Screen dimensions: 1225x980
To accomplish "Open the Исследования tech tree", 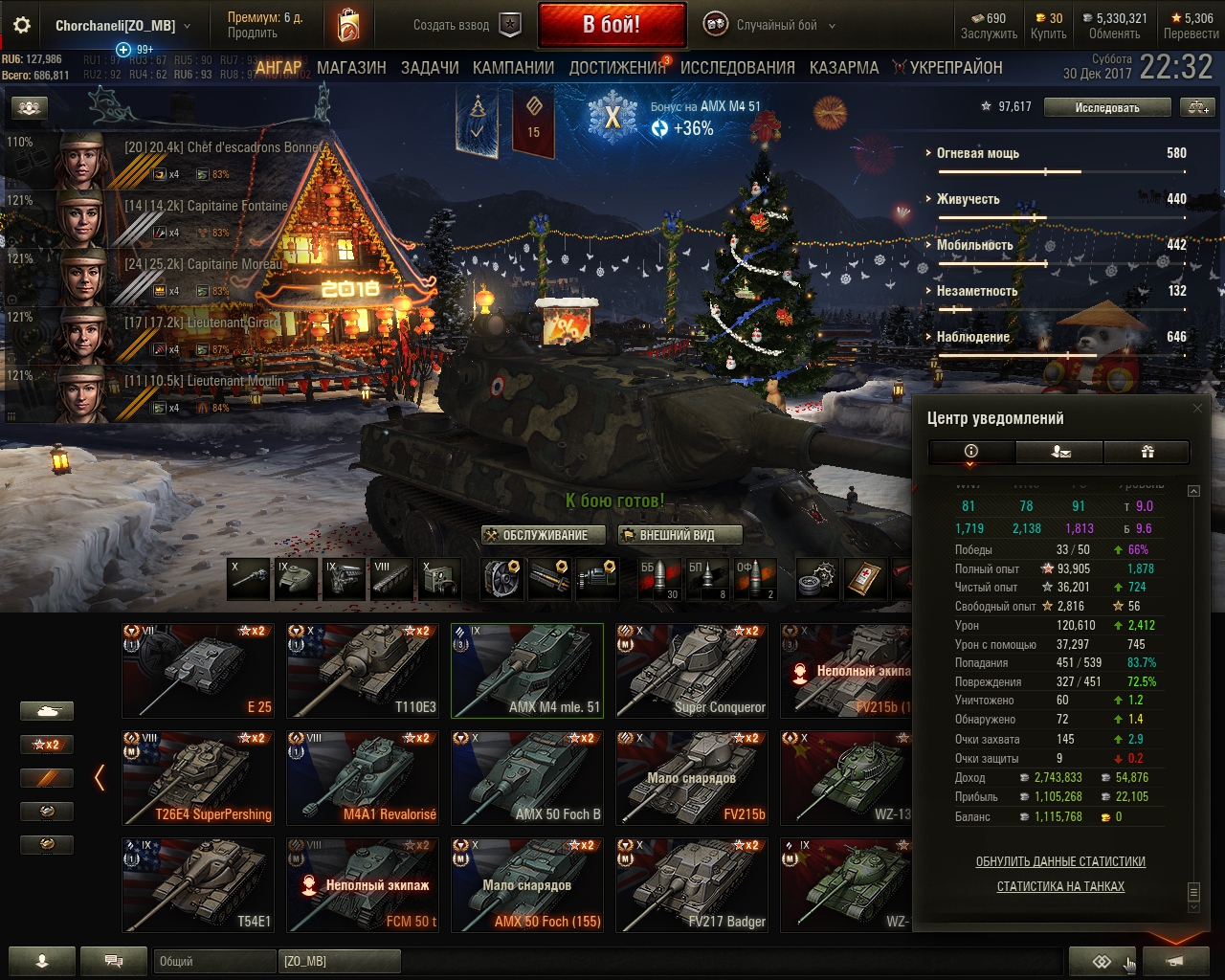I will pos(737,68).
